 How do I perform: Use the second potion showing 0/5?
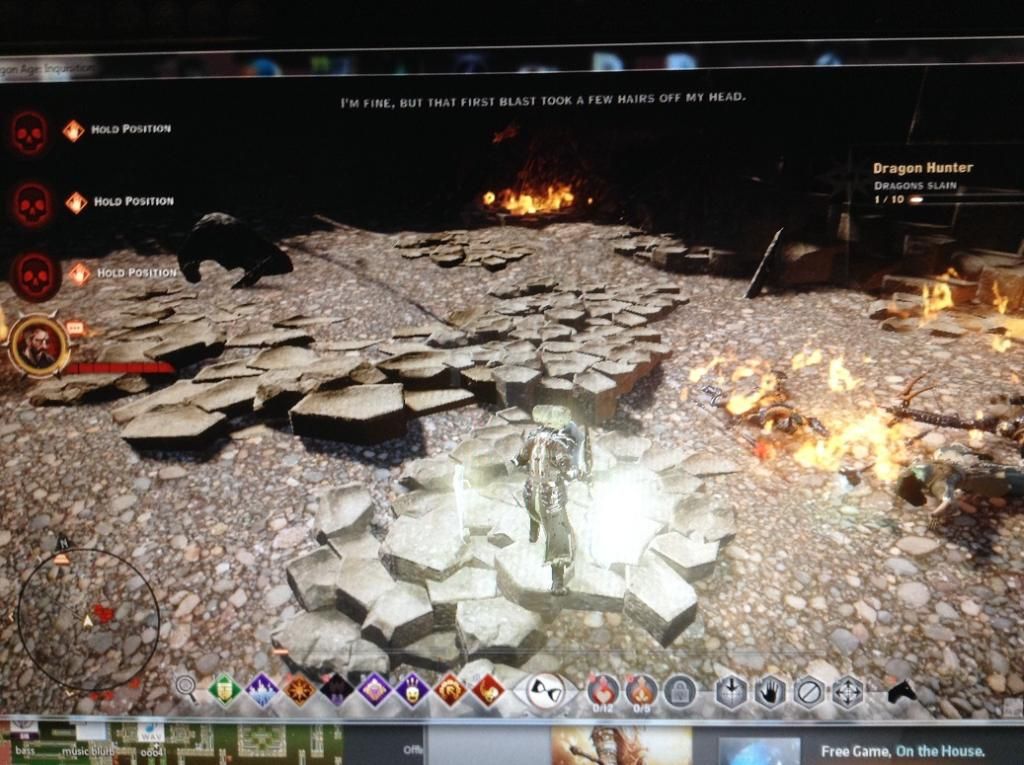(641, 691)
